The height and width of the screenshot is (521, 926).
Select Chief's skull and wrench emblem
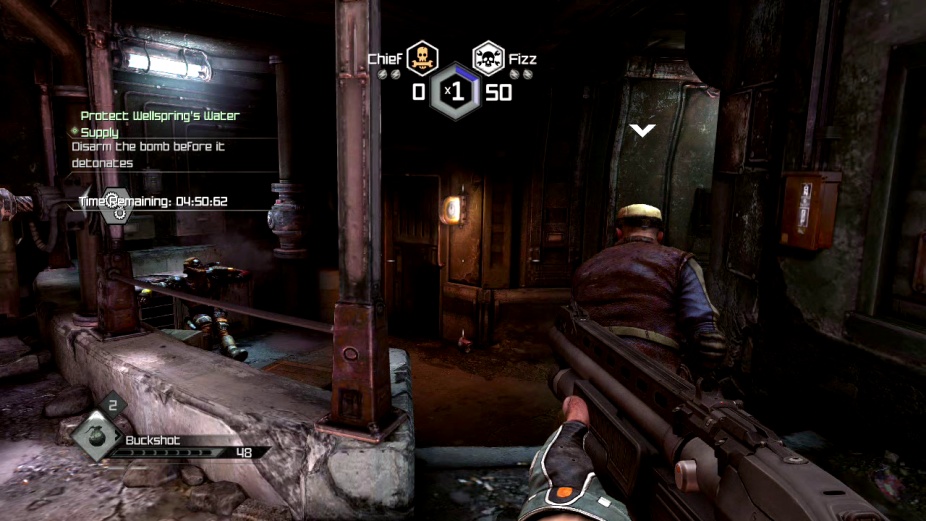[422, 58]
